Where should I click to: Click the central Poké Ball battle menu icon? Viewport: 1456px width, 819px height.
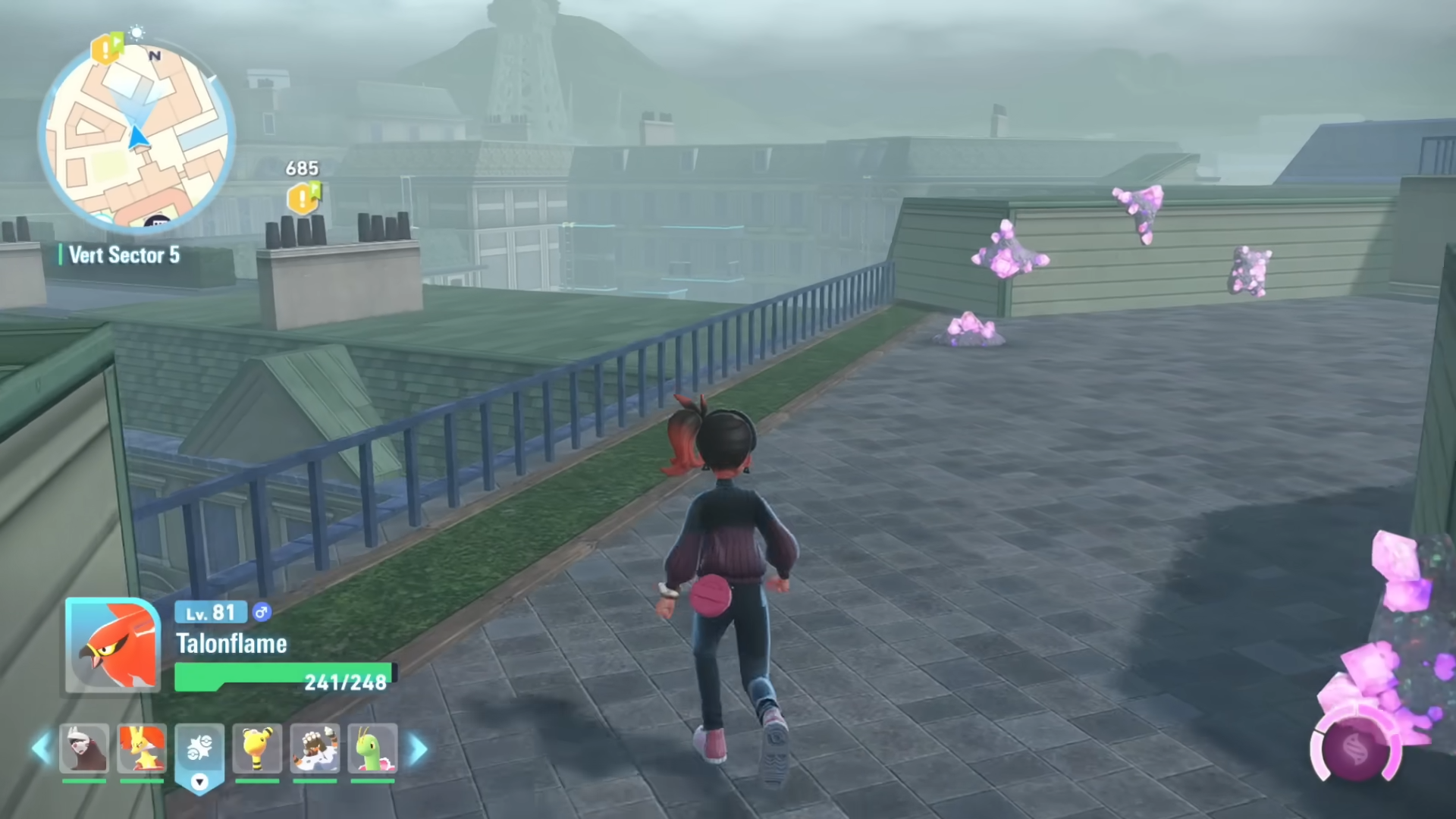(200, 747)
